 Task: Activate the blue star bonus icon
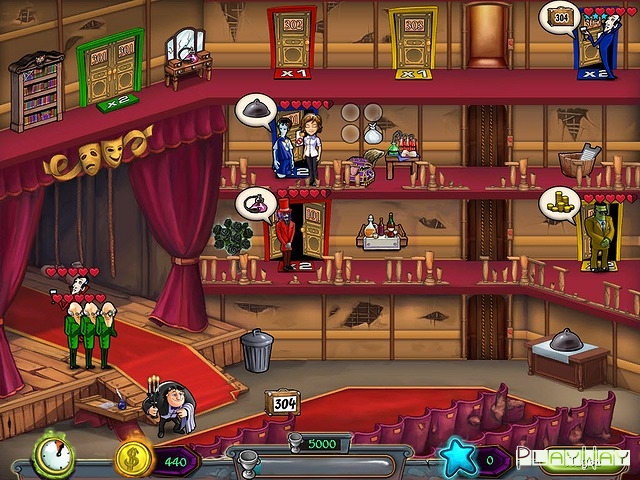point(457,459)
